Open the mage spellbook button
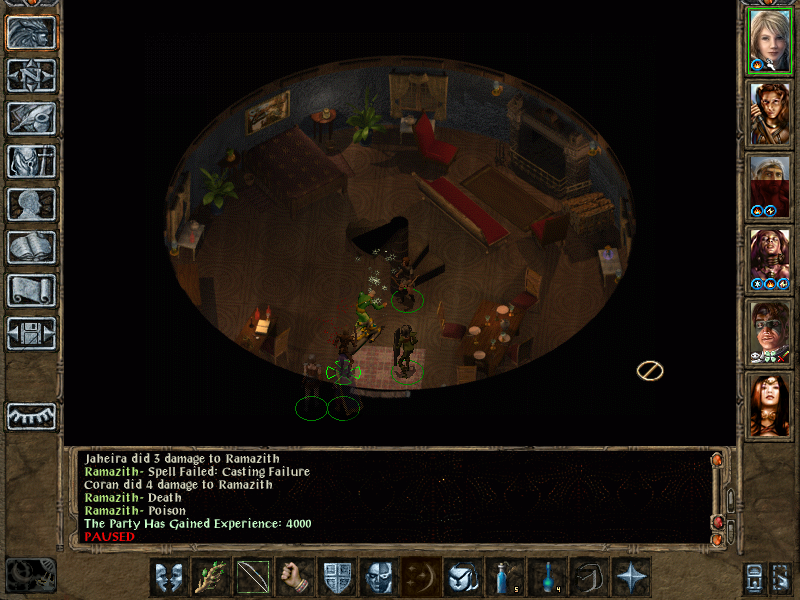 [x=32, y=247]
